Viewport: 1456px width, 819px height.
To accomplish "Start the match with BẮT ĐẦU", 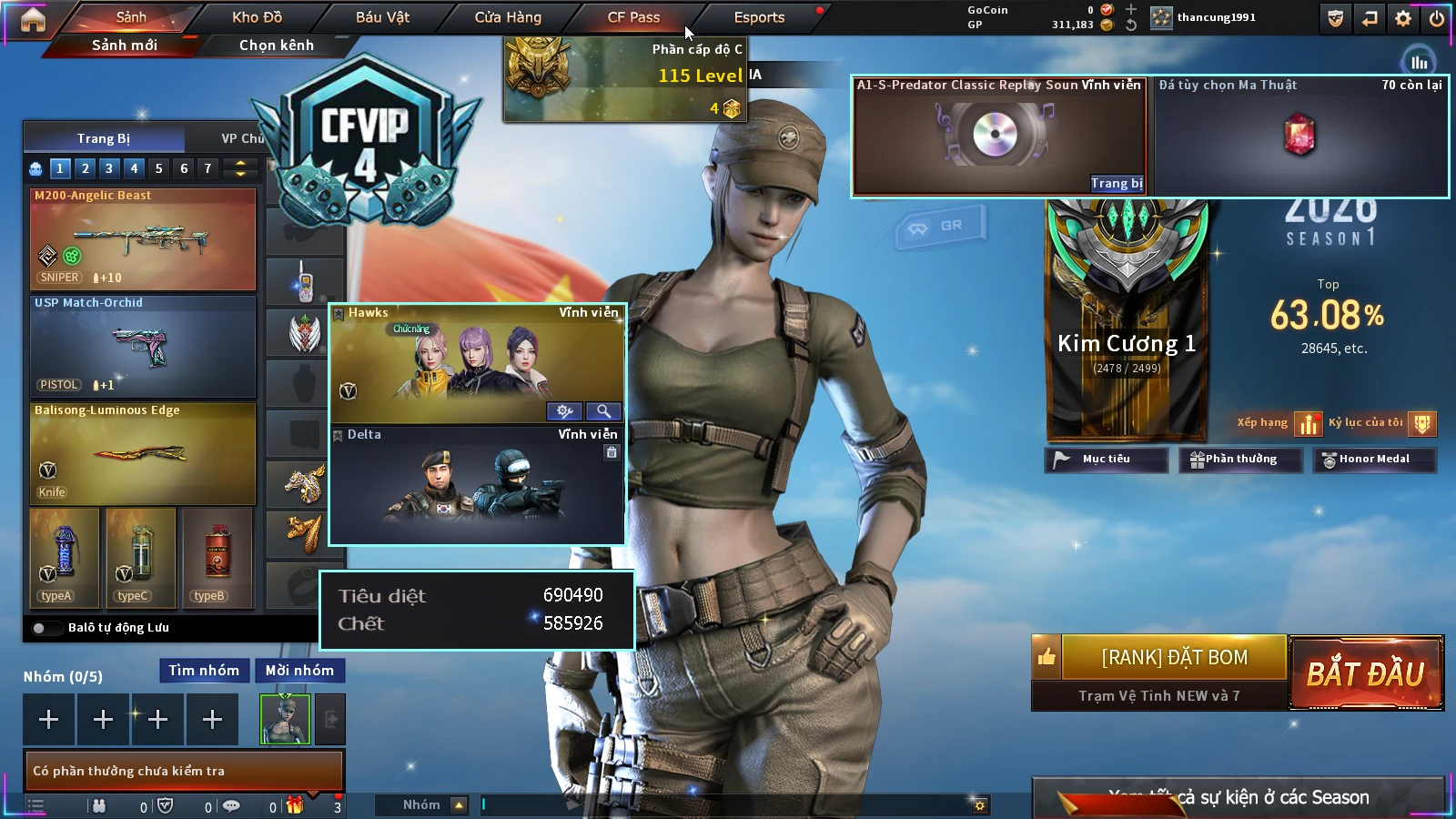I will (x=1365, y=673).
